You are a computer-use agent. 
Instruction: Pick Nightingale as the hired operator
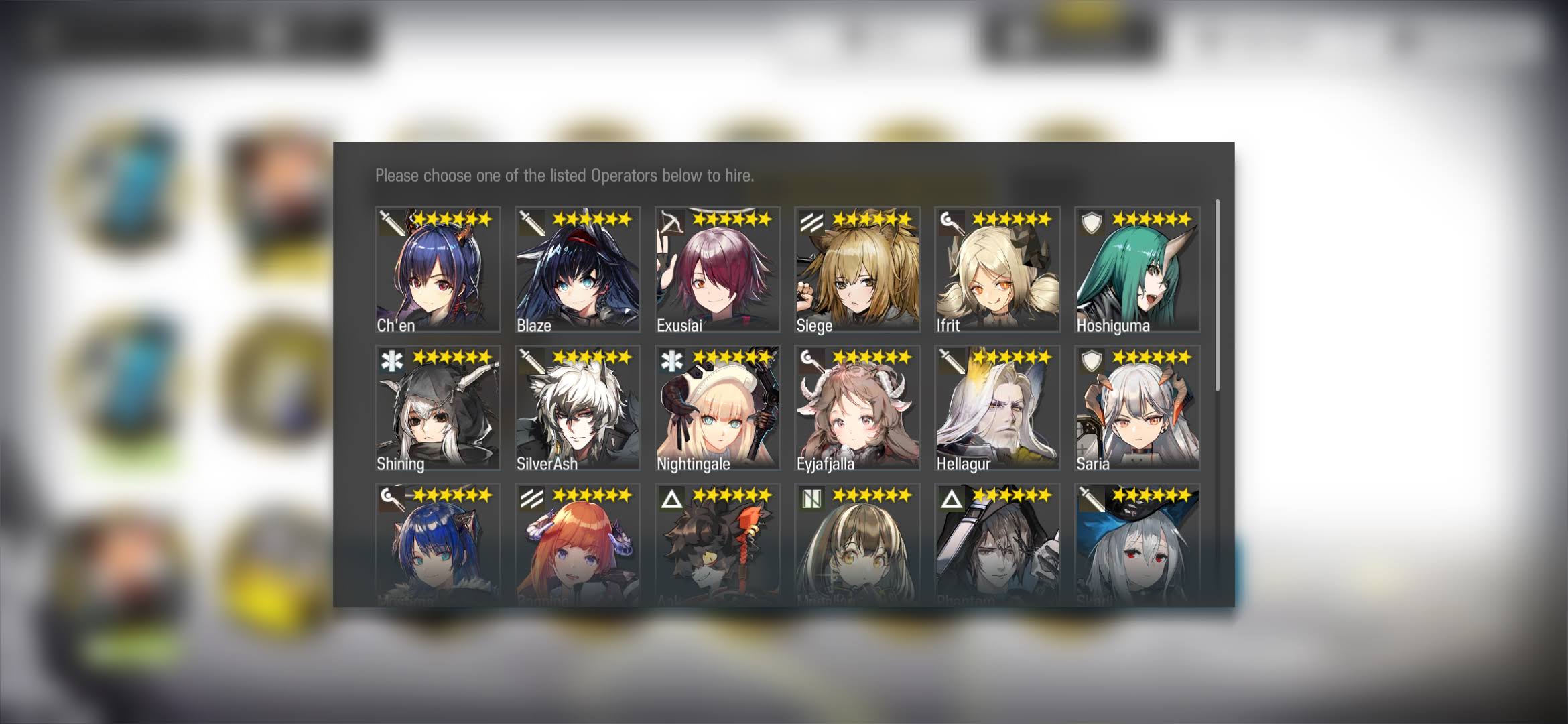[x=718, y=408]
